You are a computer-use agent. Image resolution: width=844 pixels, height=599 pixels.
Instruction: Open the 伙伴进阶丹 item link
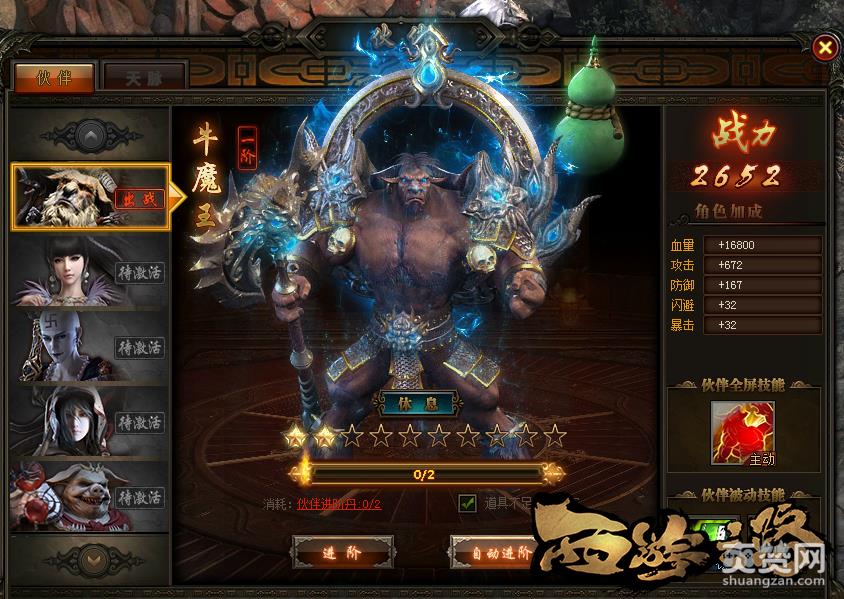point(339,504)
